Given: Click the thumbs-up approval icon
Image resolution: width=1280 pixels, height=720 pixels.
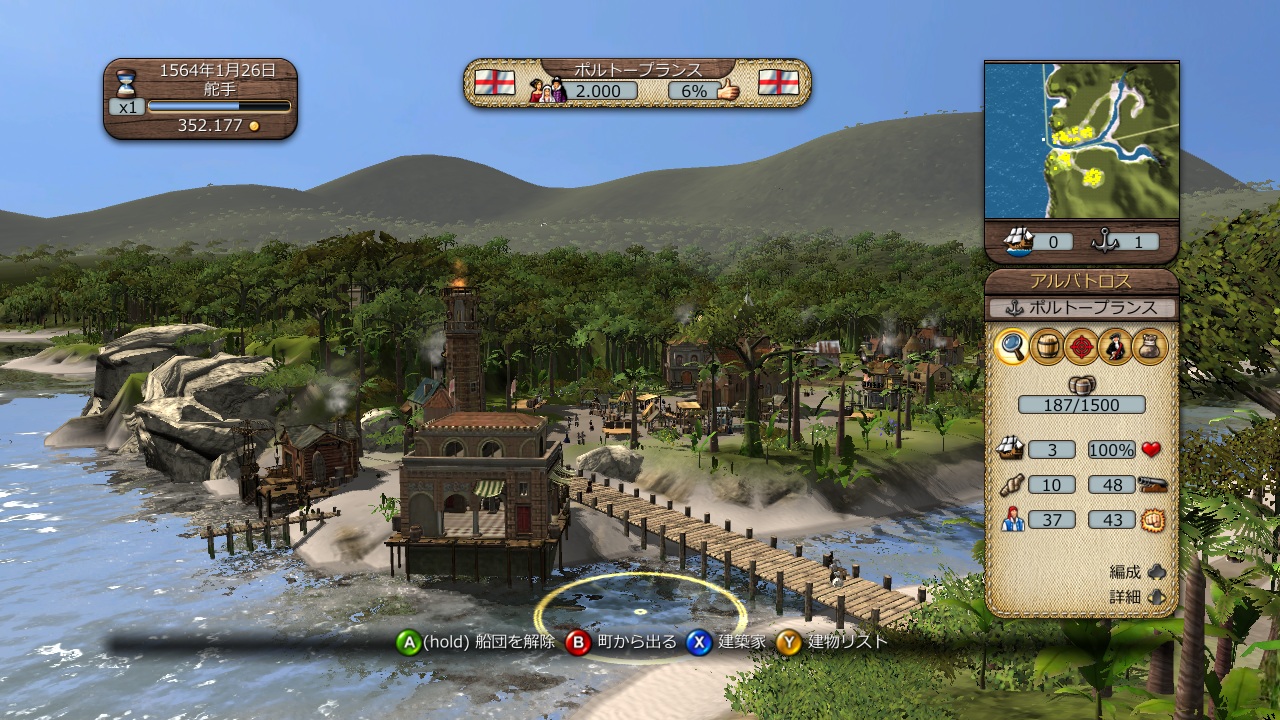Looking at the screenshot, I should (727, 90).
